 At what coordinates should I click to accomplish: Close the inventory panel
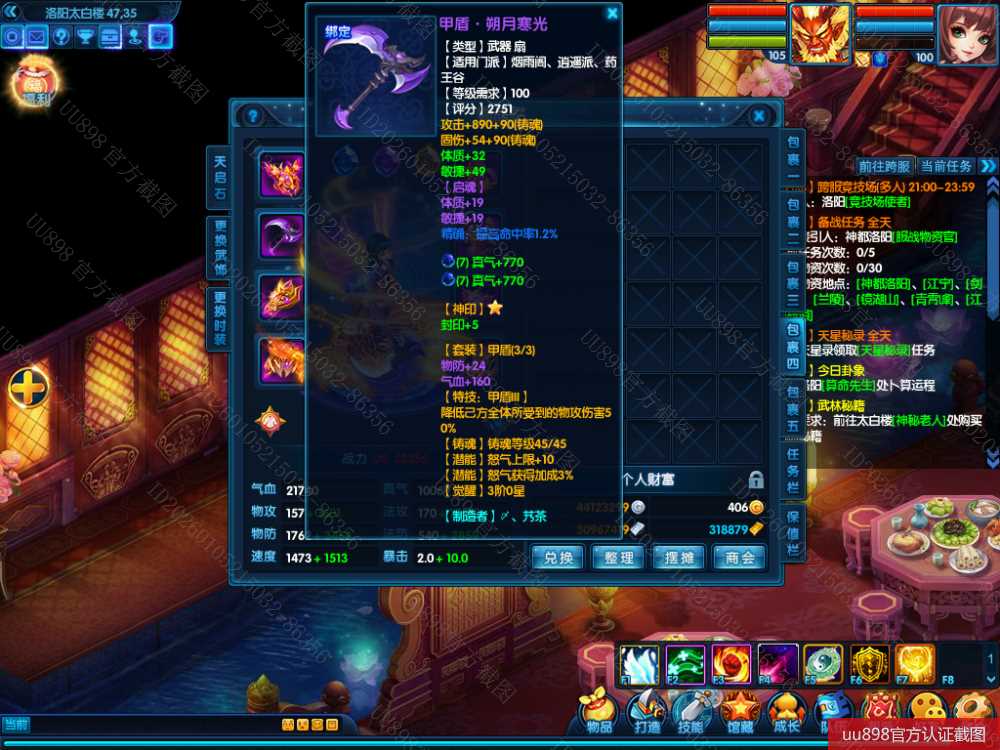coord(759,116)
